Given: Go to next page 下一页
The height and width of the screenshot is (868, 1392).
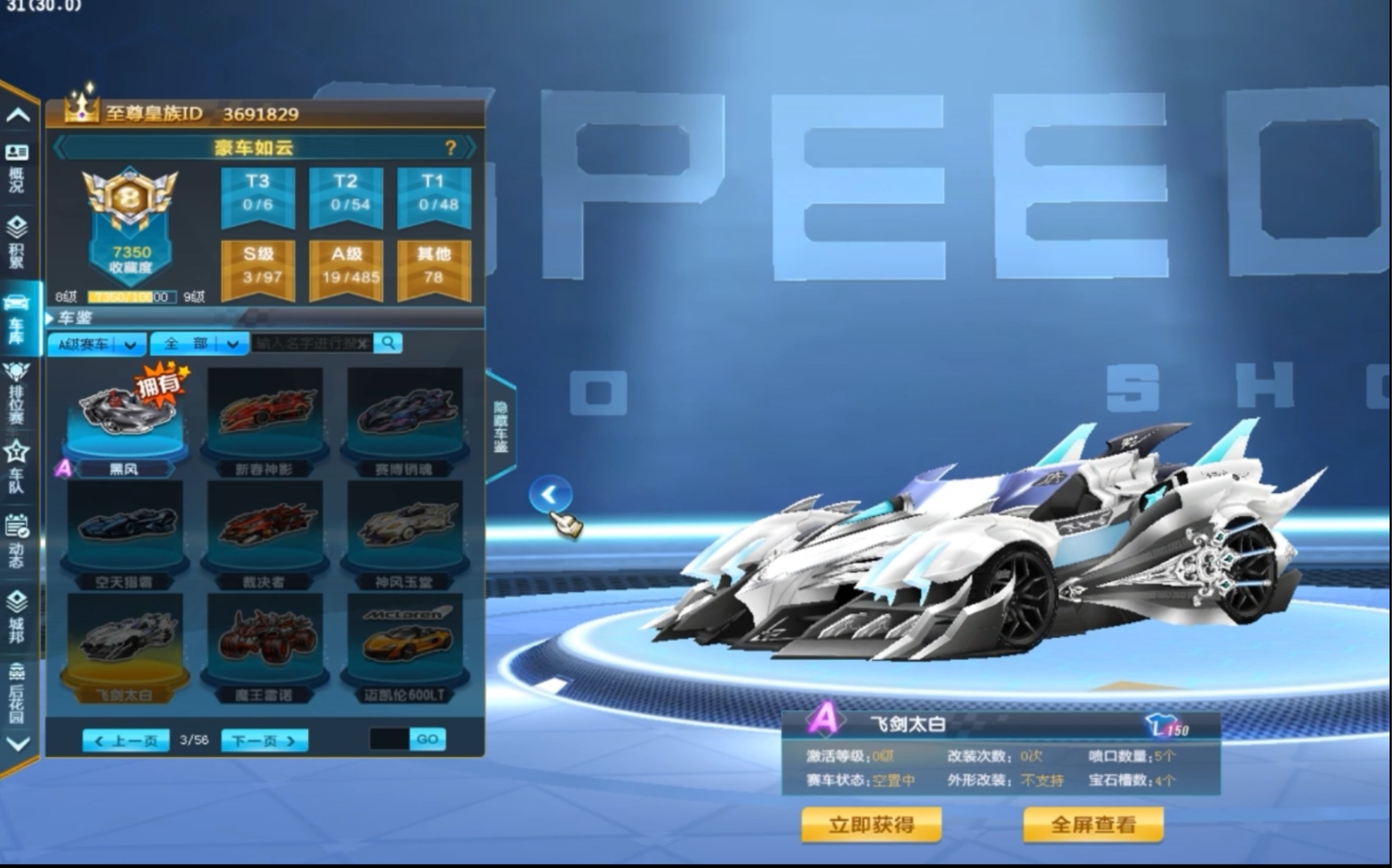Looking at the screenshot, I should click(264, 740).
